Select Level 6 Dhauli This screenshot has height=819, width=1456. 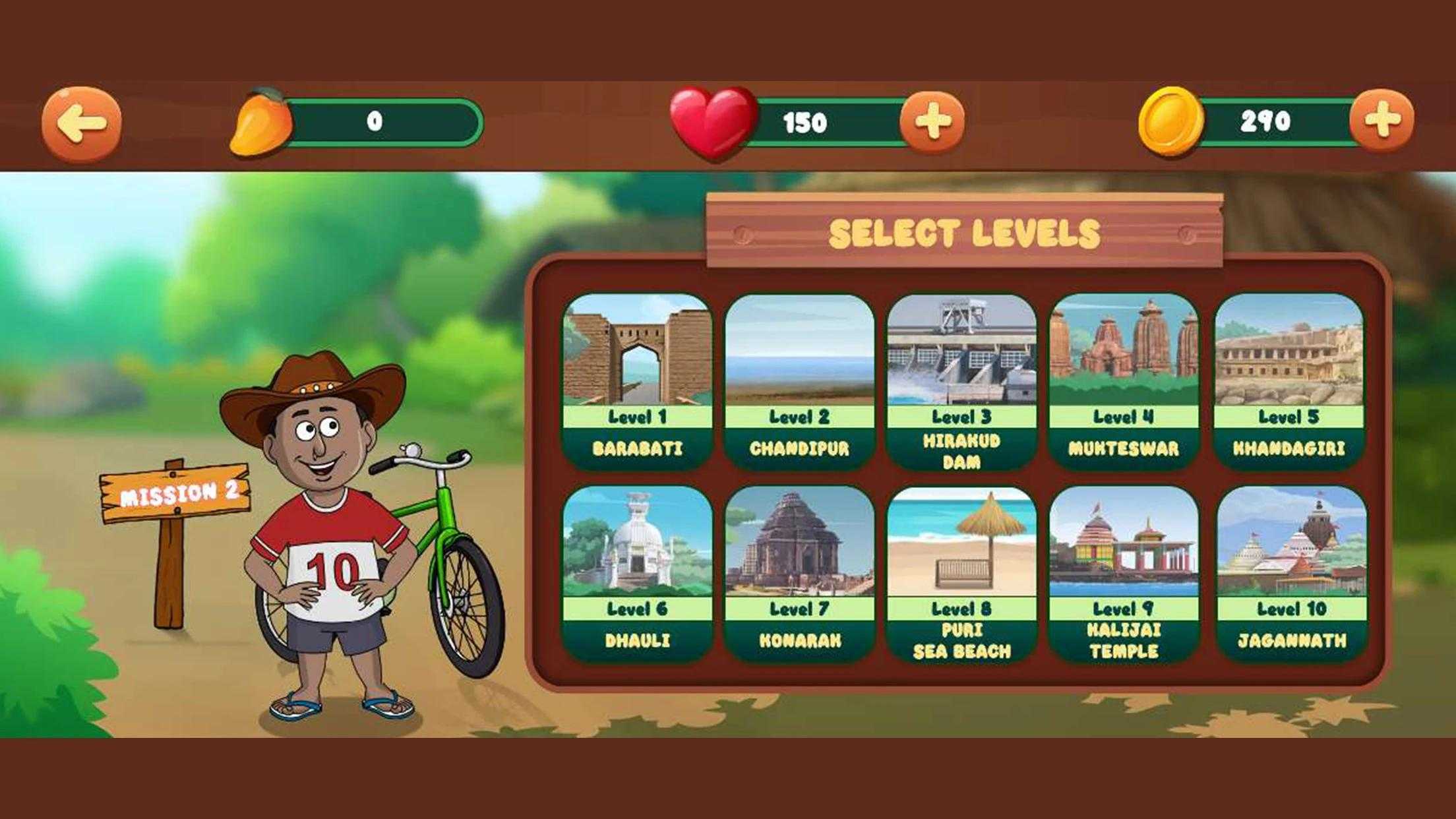pyautogui.click(x=637, y=573)
